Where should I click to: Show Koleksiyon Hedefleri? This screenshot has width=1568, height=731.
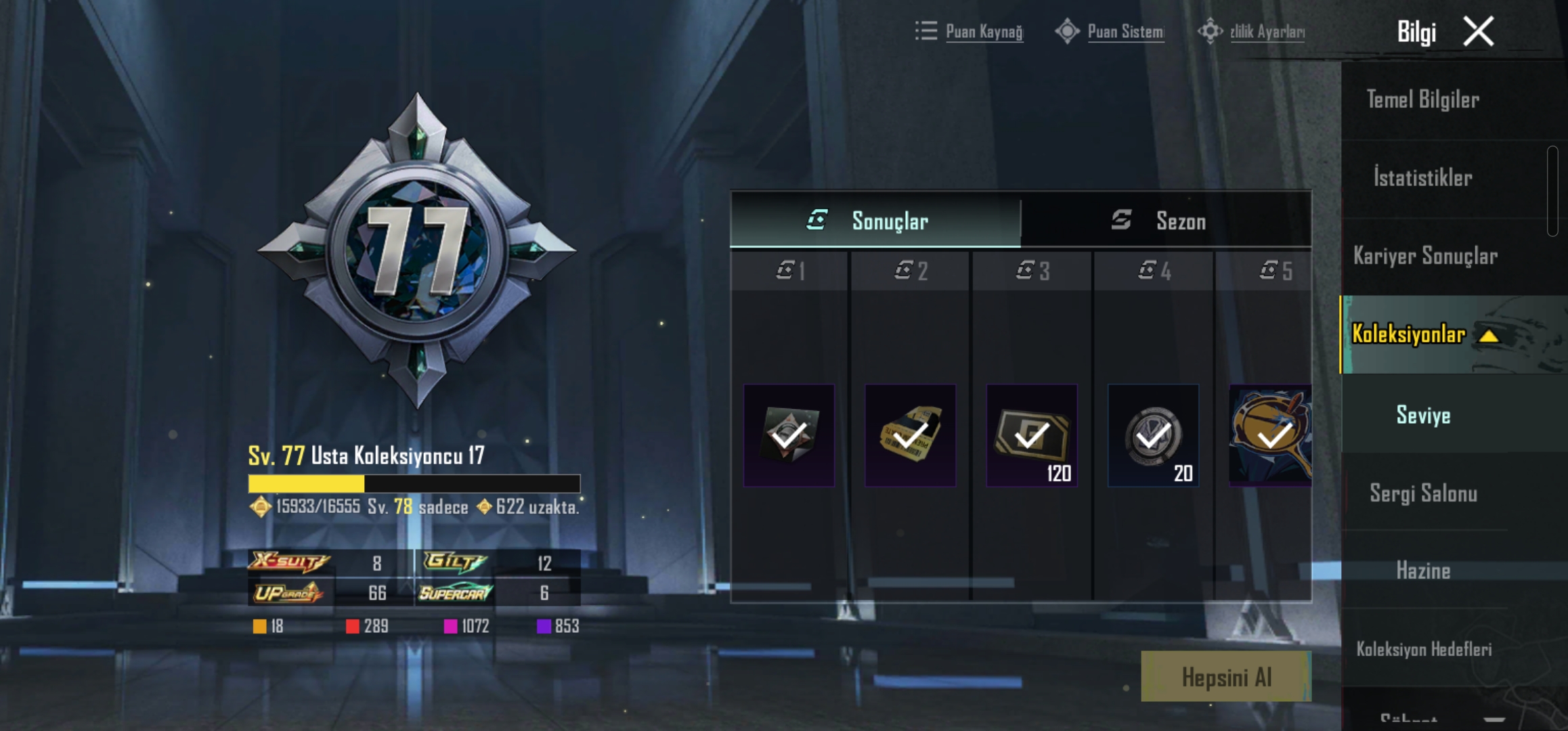1424,649
